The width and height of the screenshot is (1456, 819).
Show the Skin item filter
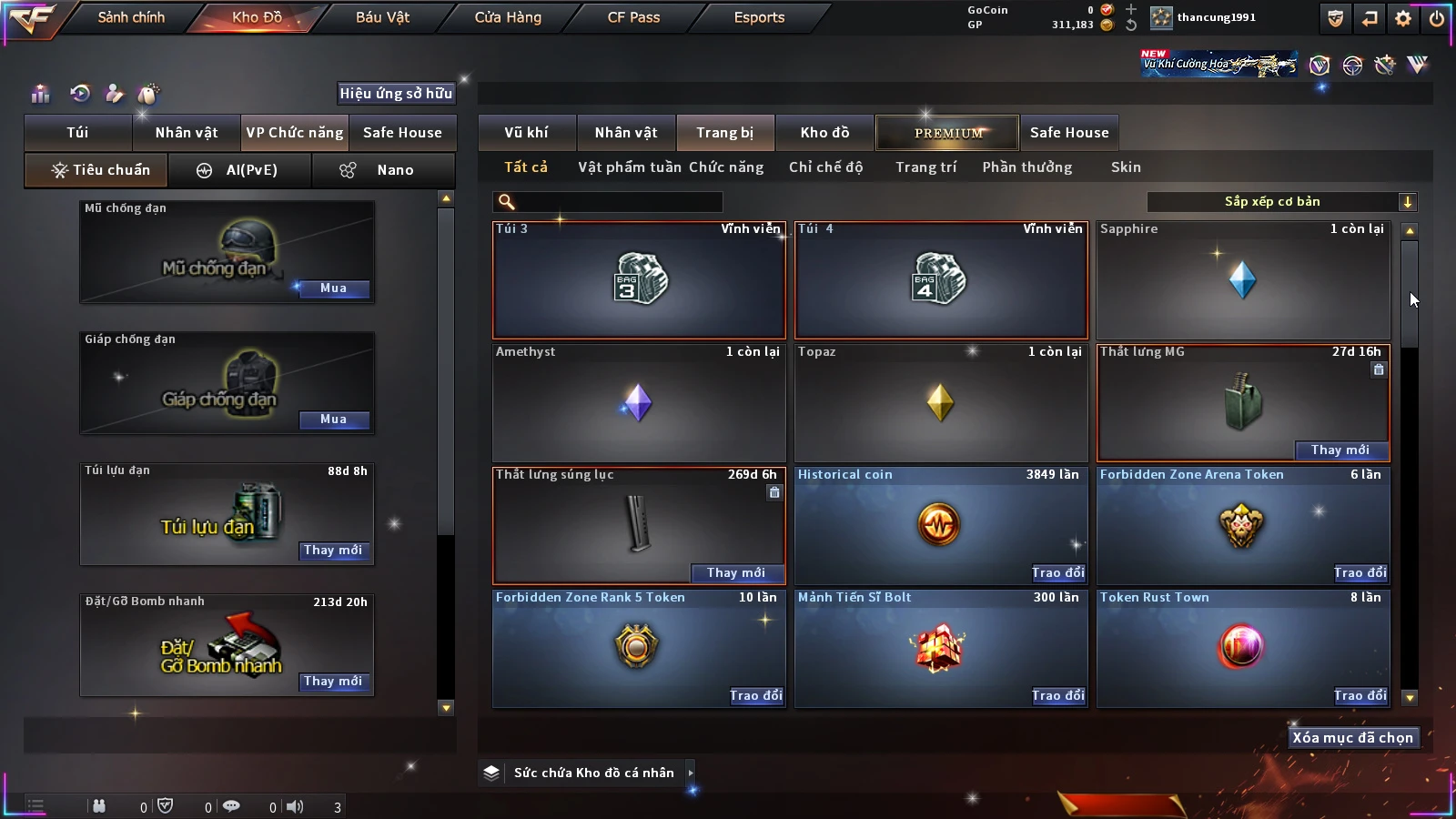click(1126, 167)
